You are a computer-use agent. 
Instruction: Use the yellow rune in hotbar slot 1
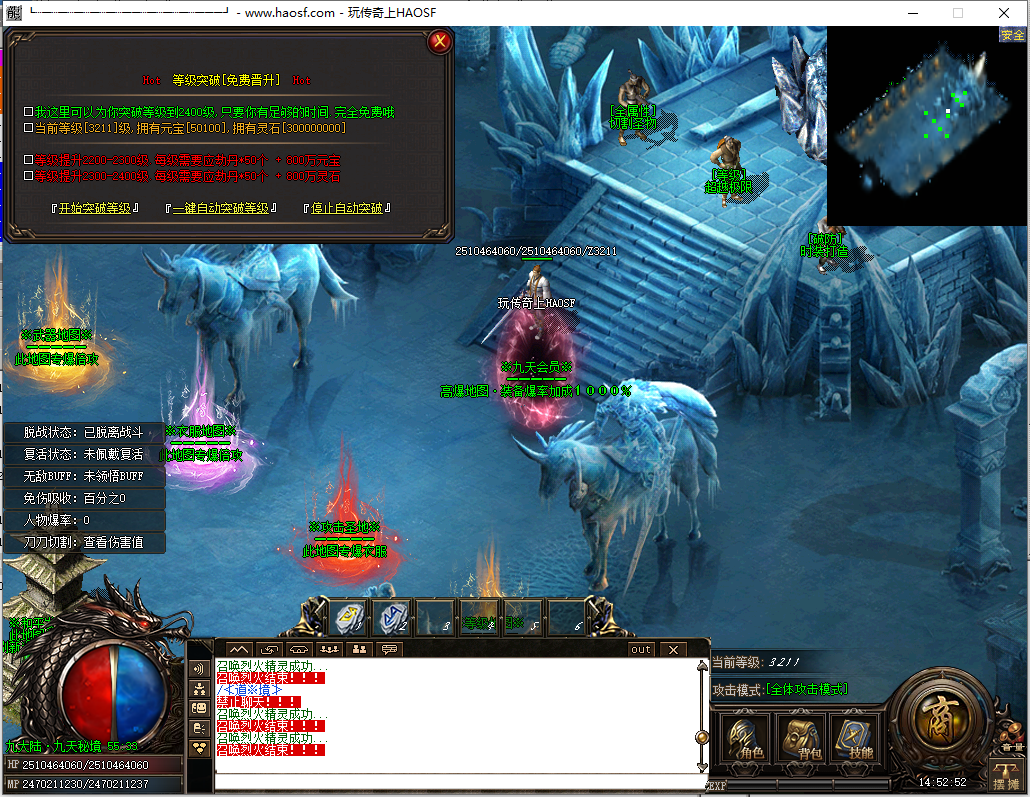(x=347, y=618)
